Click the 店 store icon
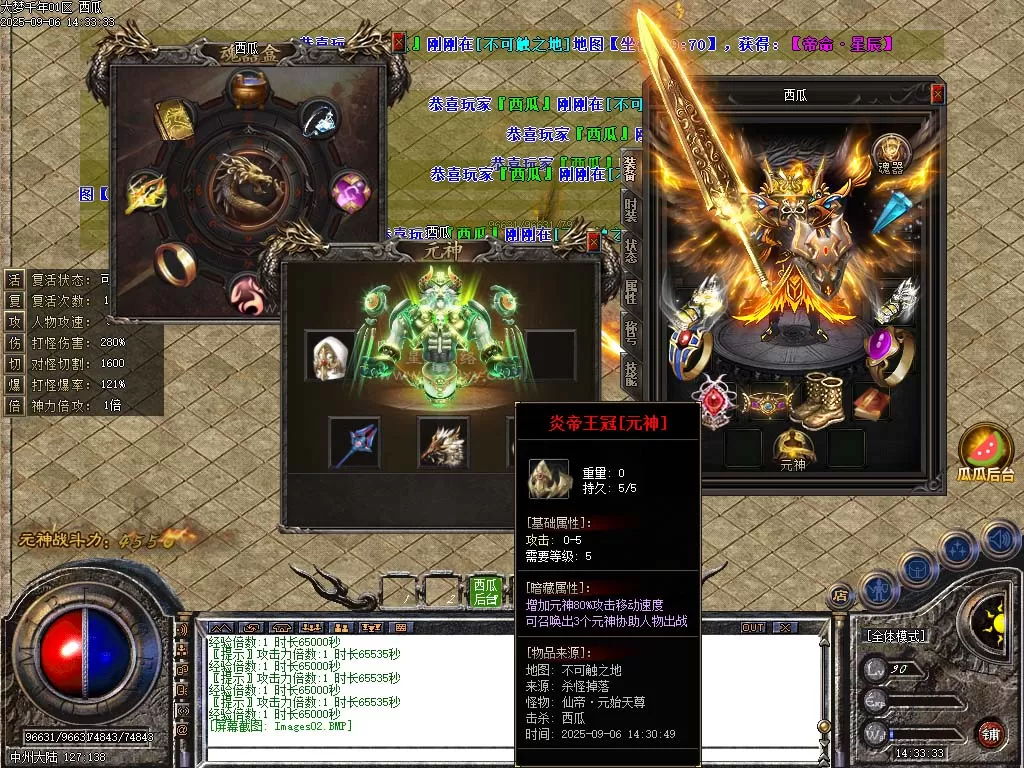1024x768 pixels. 841,594
